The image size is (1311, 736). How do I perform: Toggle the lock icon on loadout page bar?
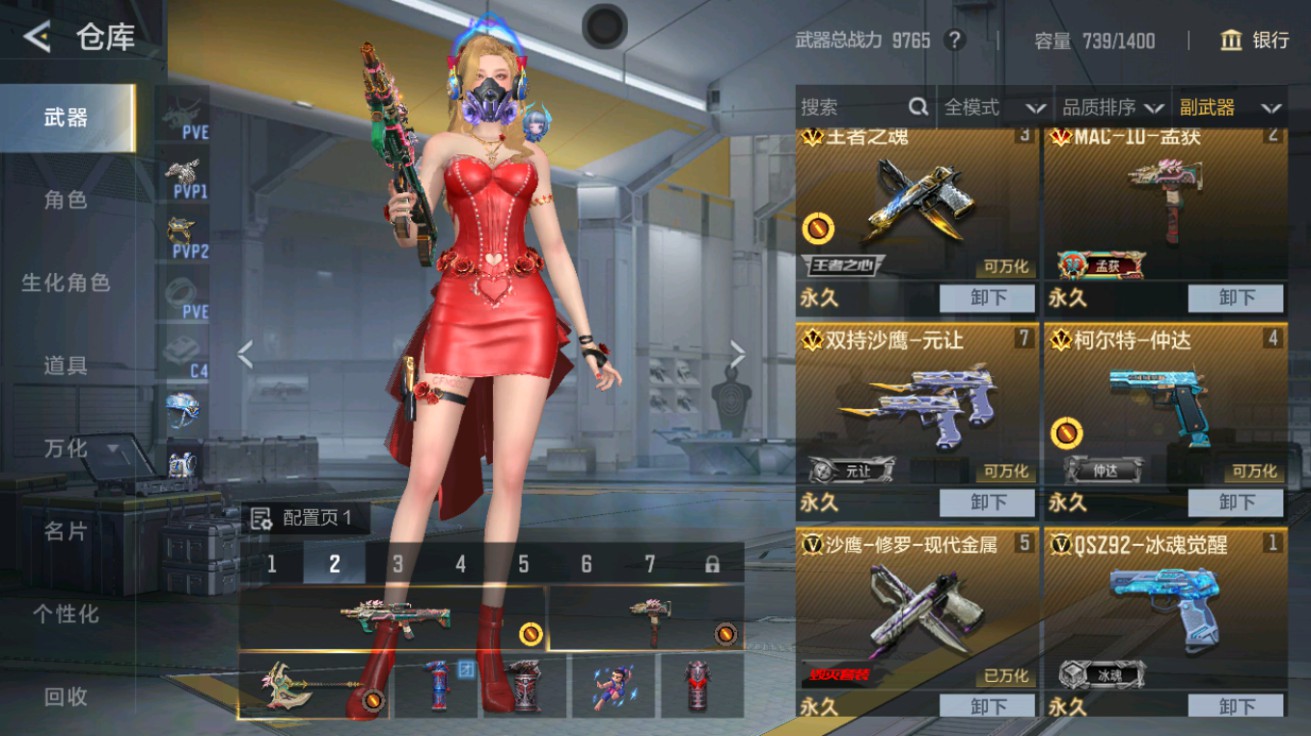click(713, 565)
